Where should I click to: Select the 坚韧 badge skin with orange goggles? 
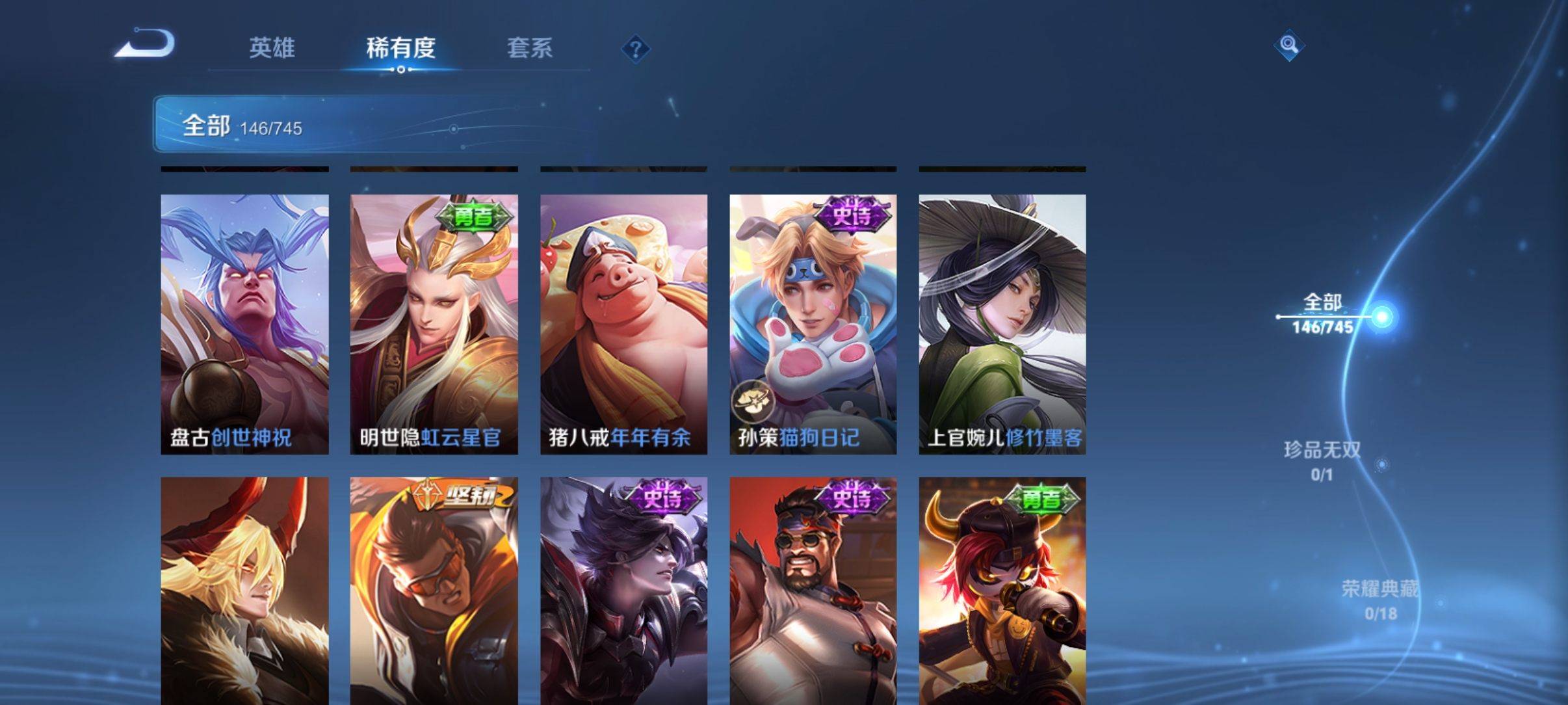(434, 591)
